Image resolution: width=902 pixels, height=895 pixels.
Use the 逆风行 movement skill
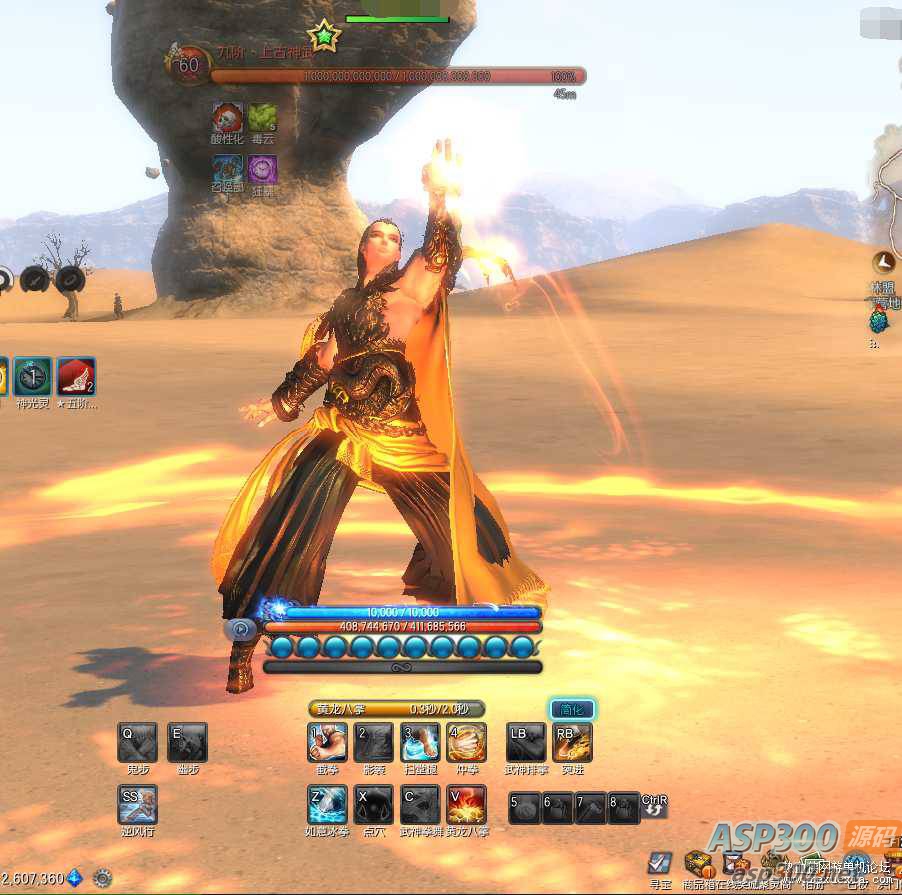[x=137, y=804]
